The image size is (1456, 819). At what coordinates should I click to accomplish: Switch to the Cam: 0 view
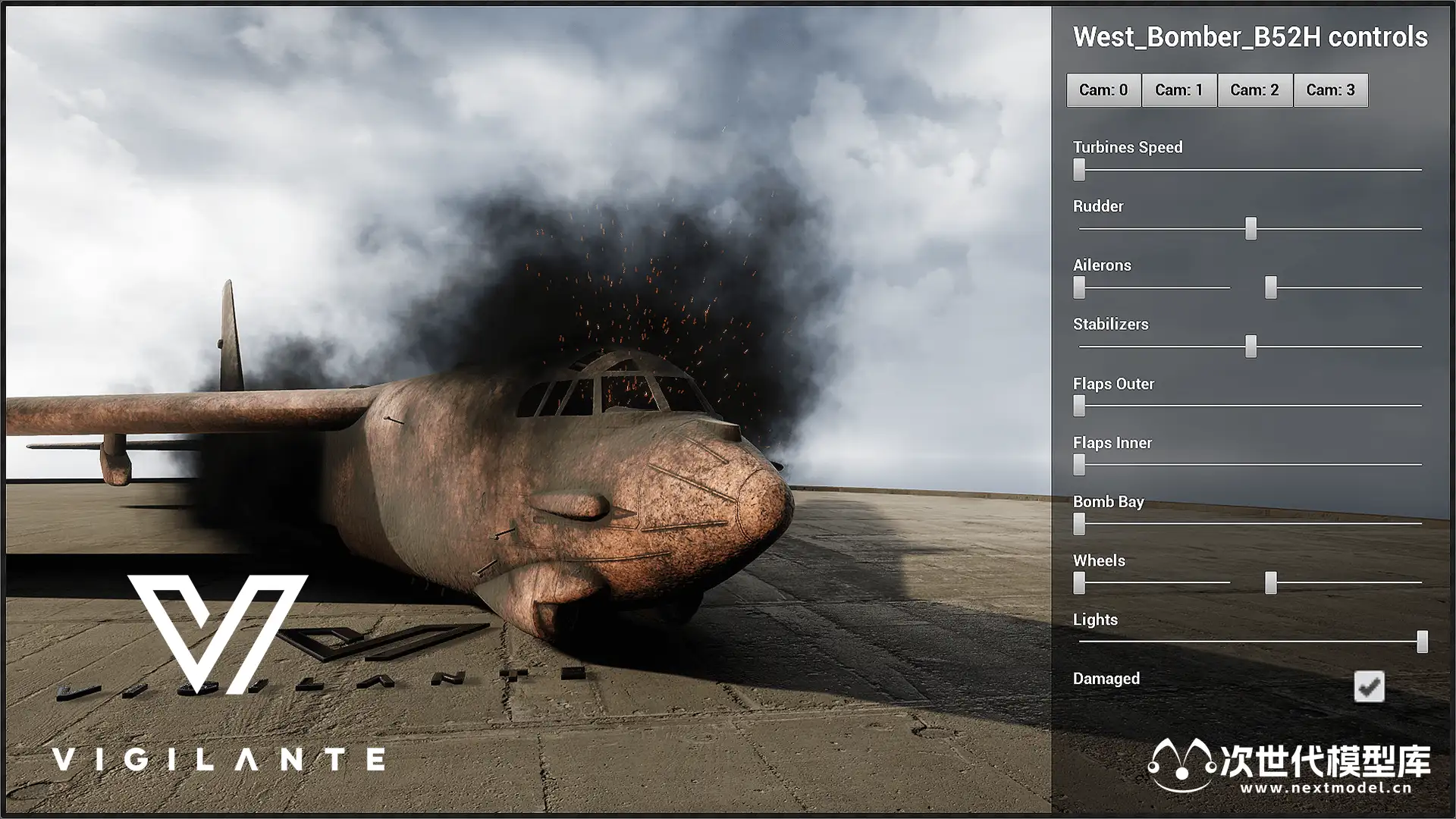pyautogui.click(x=1103, y=90)
